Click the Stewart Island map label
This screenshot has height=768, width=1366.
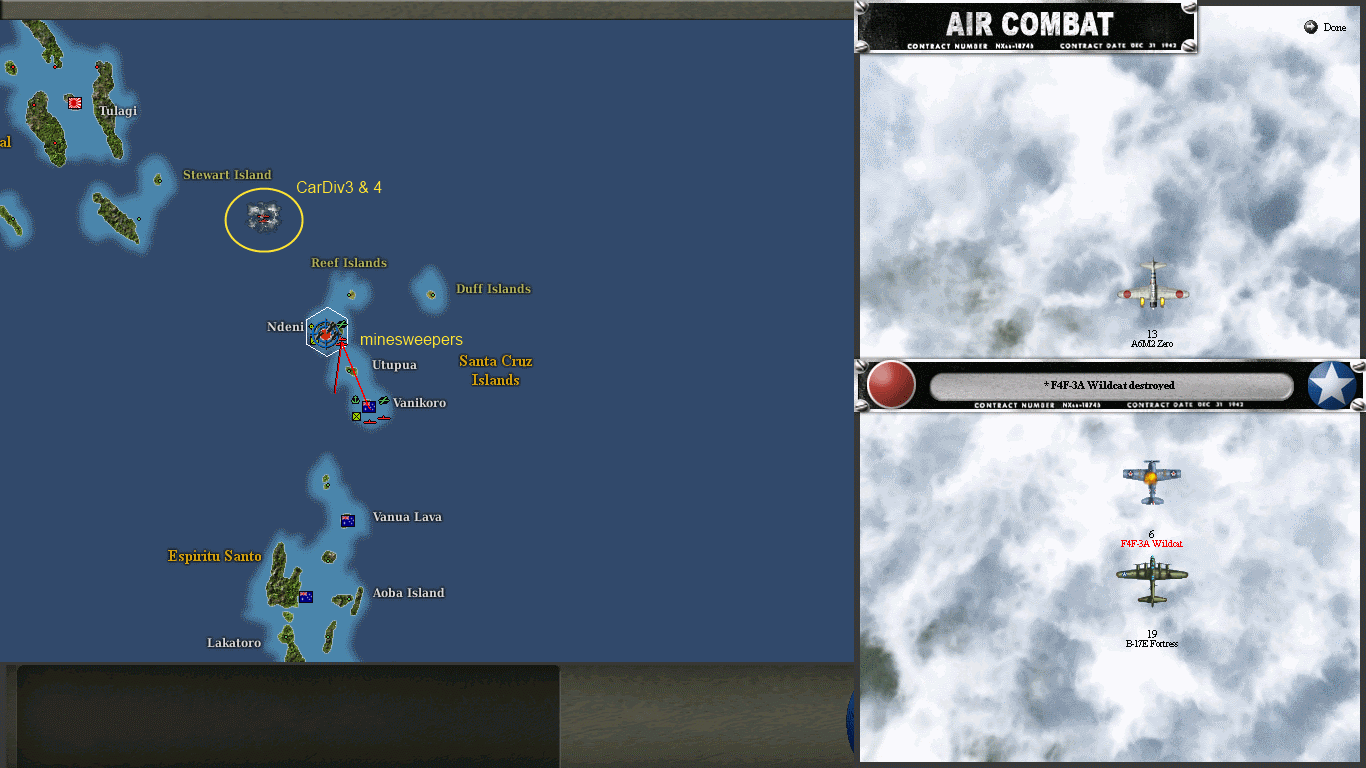tap(227, 174)
